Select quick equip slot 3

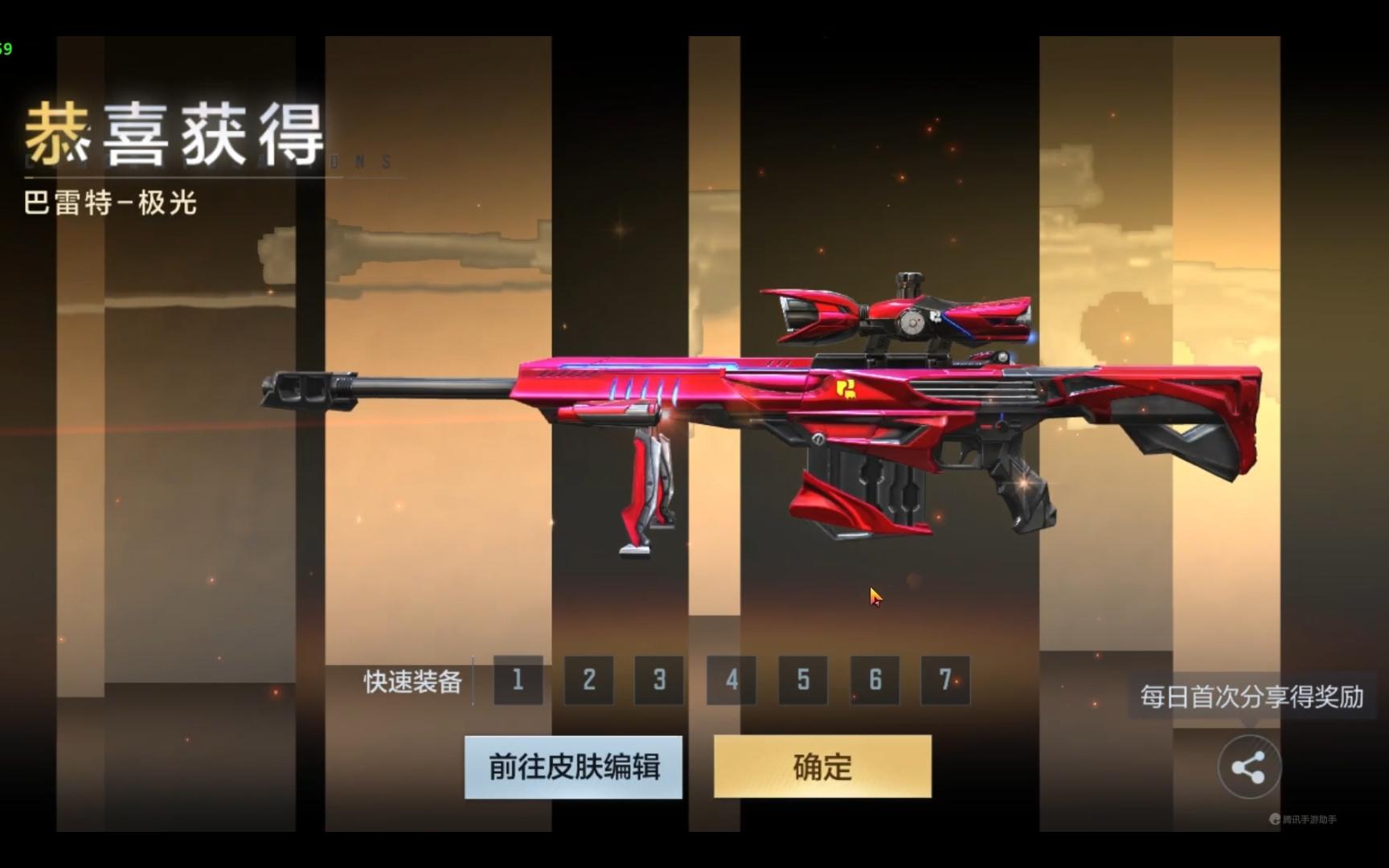[660, 680]
